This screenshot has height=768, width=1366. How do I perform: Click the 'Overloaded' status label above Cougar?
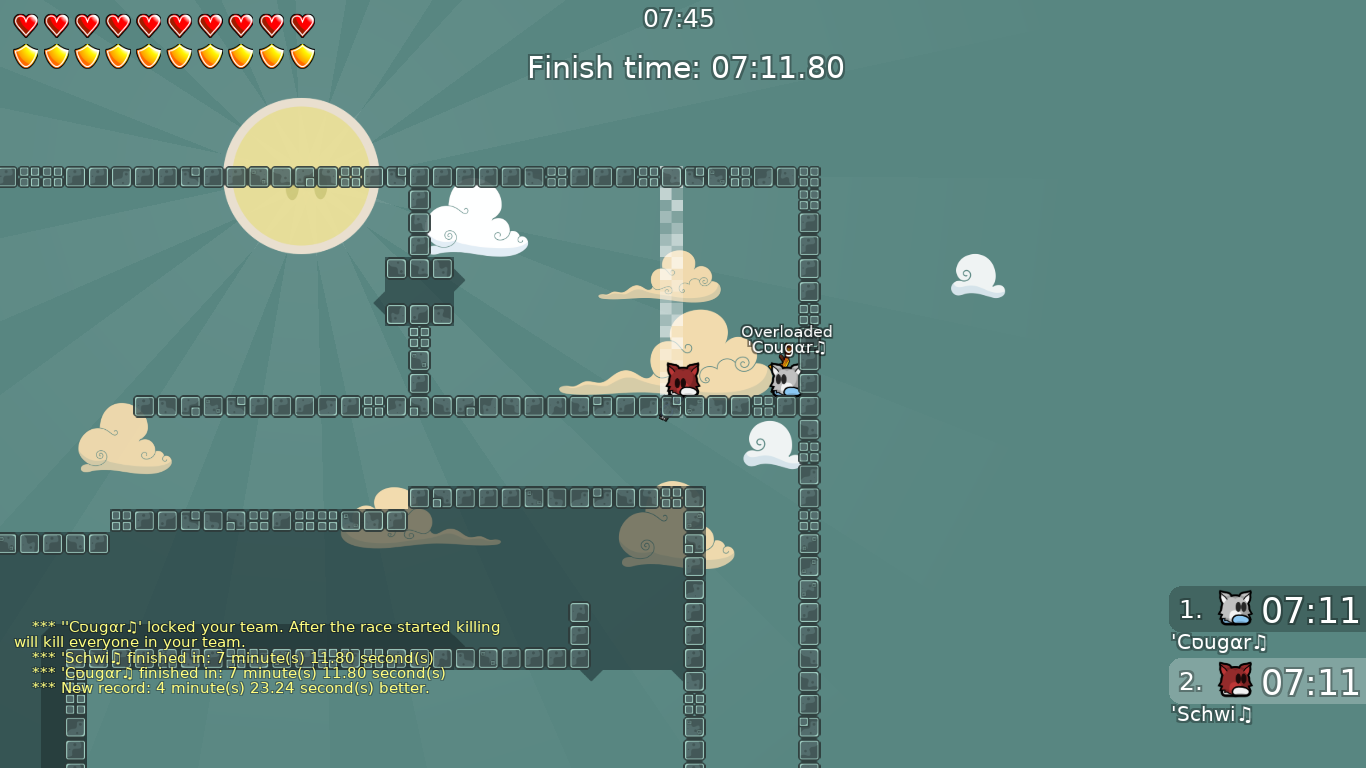(786, 331)
